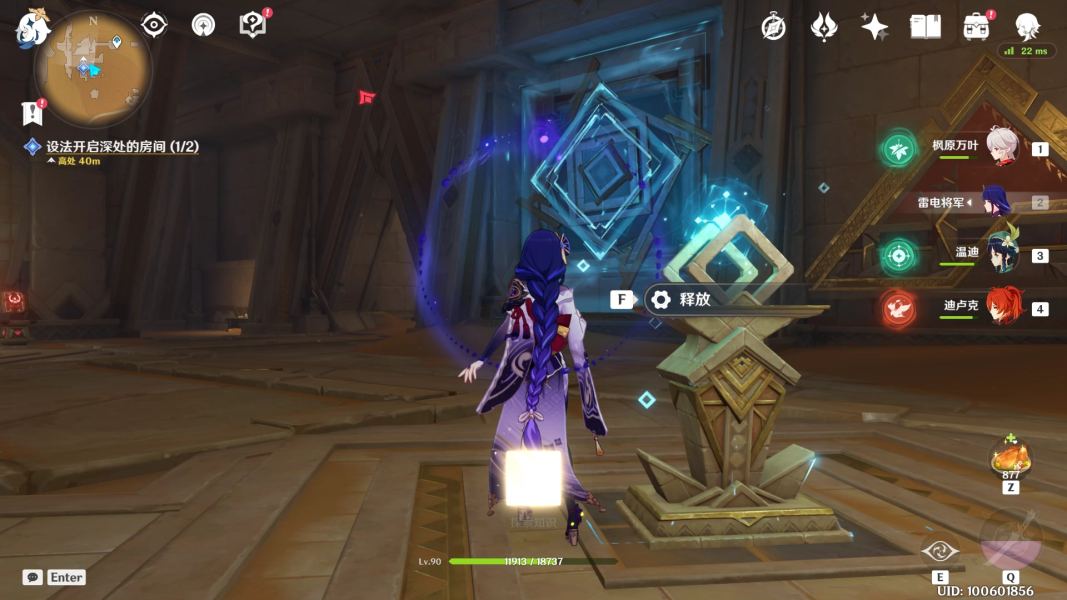Switch to party member 枫原万叶
Image resolution: width=1067 pixels, height=600 pixels.
pyautogui.click(x=1001, y=147)
